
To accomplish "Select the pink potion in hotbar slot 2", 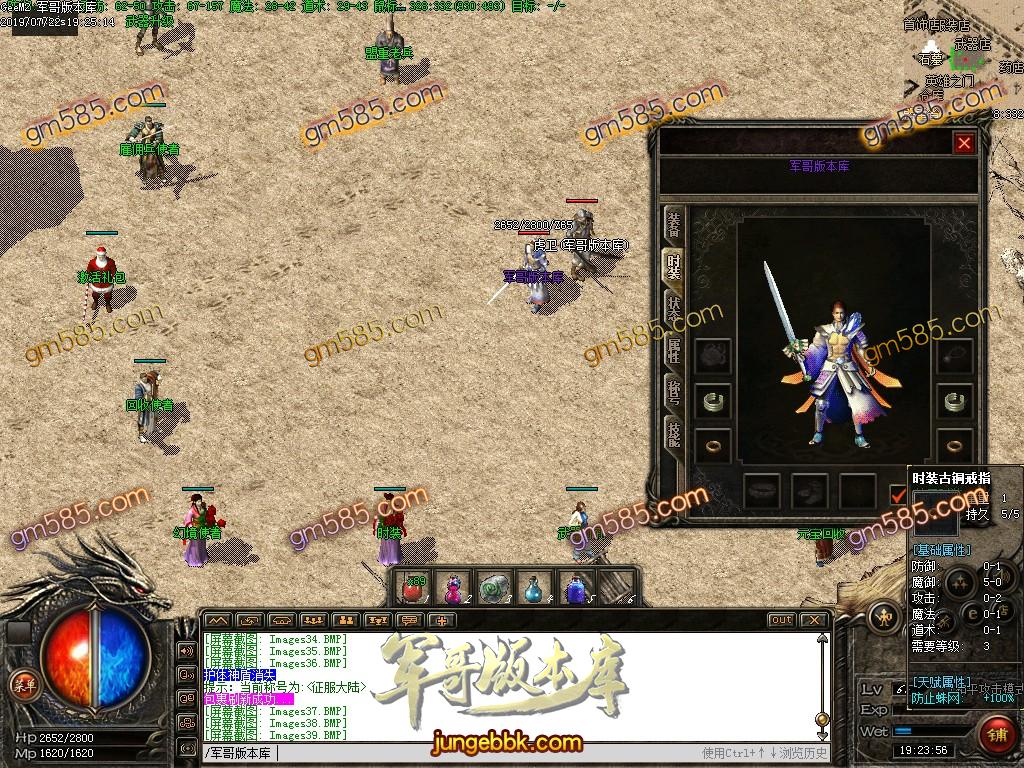I will [453, 588].
